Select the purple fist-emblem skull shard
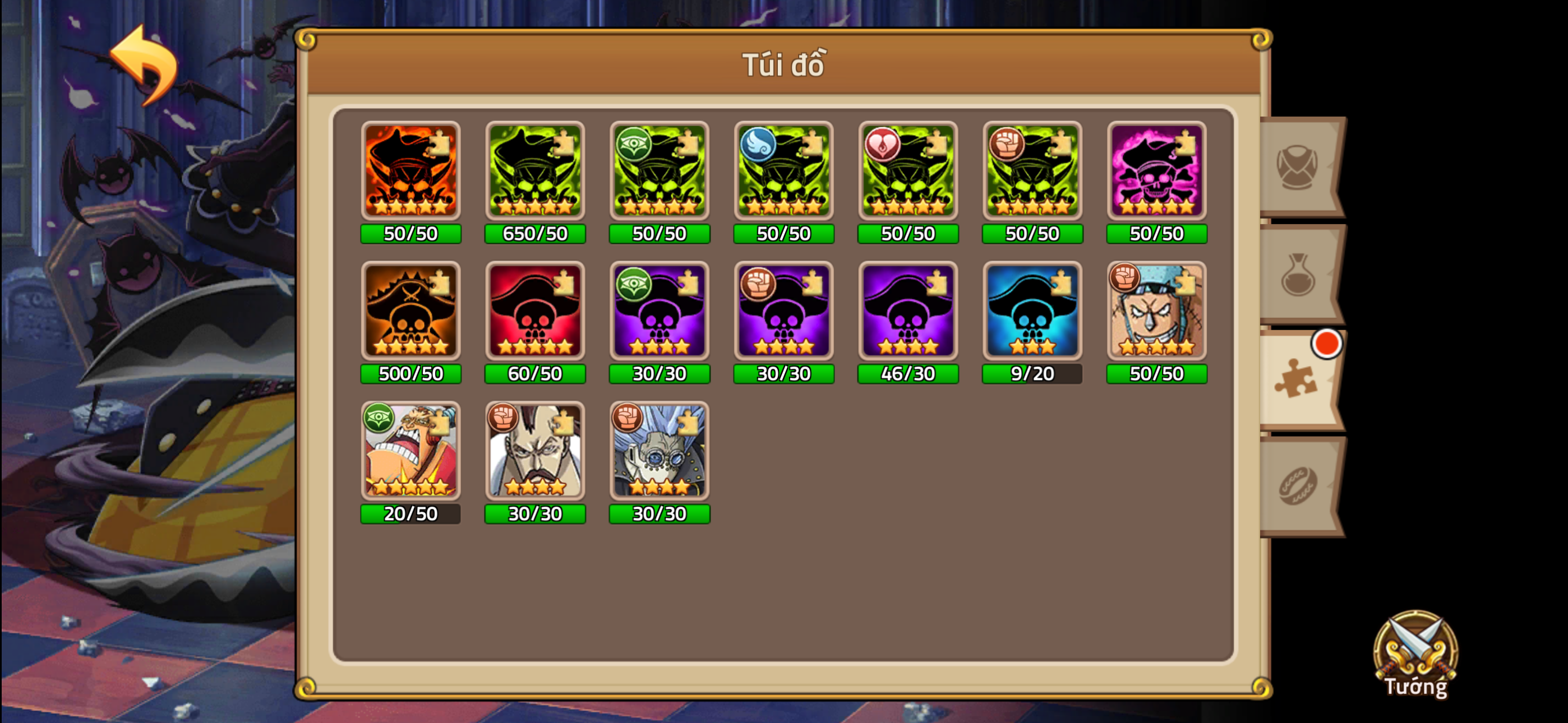 783,312
